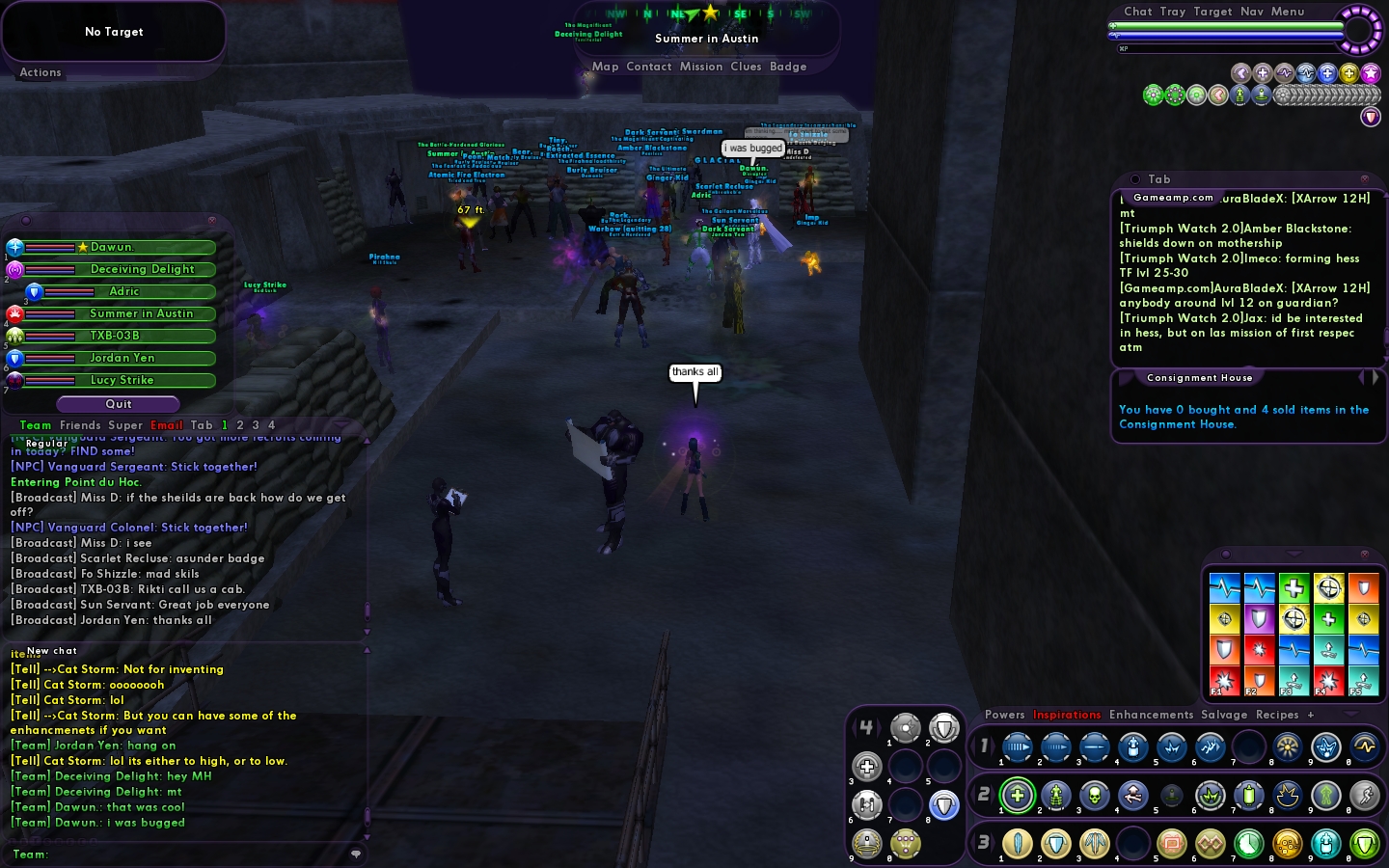
Task: Open the Badge window
Action: pyautogui.click(x=787, y=67)
